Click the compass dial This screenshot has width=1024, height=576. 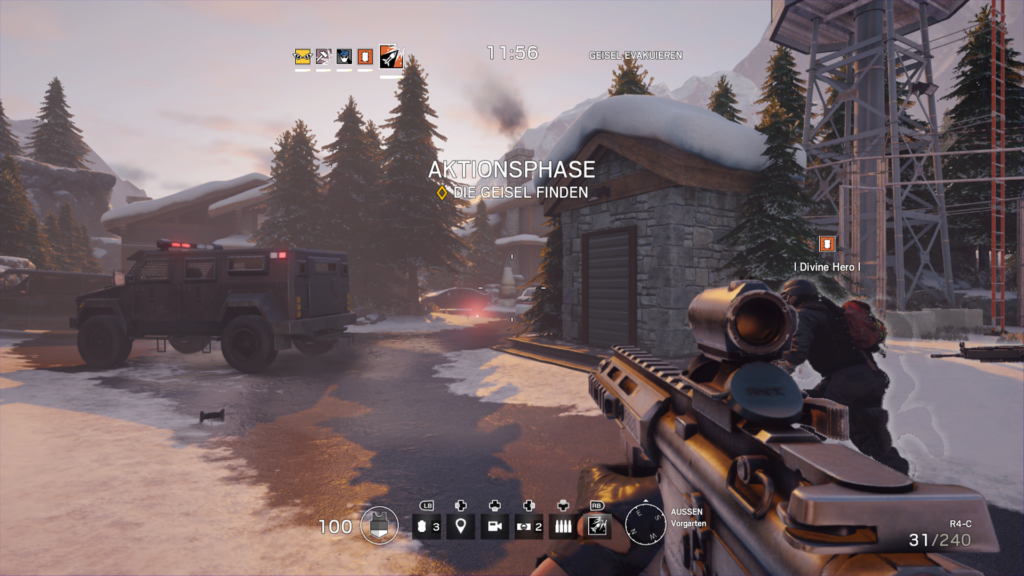point(645,524)
